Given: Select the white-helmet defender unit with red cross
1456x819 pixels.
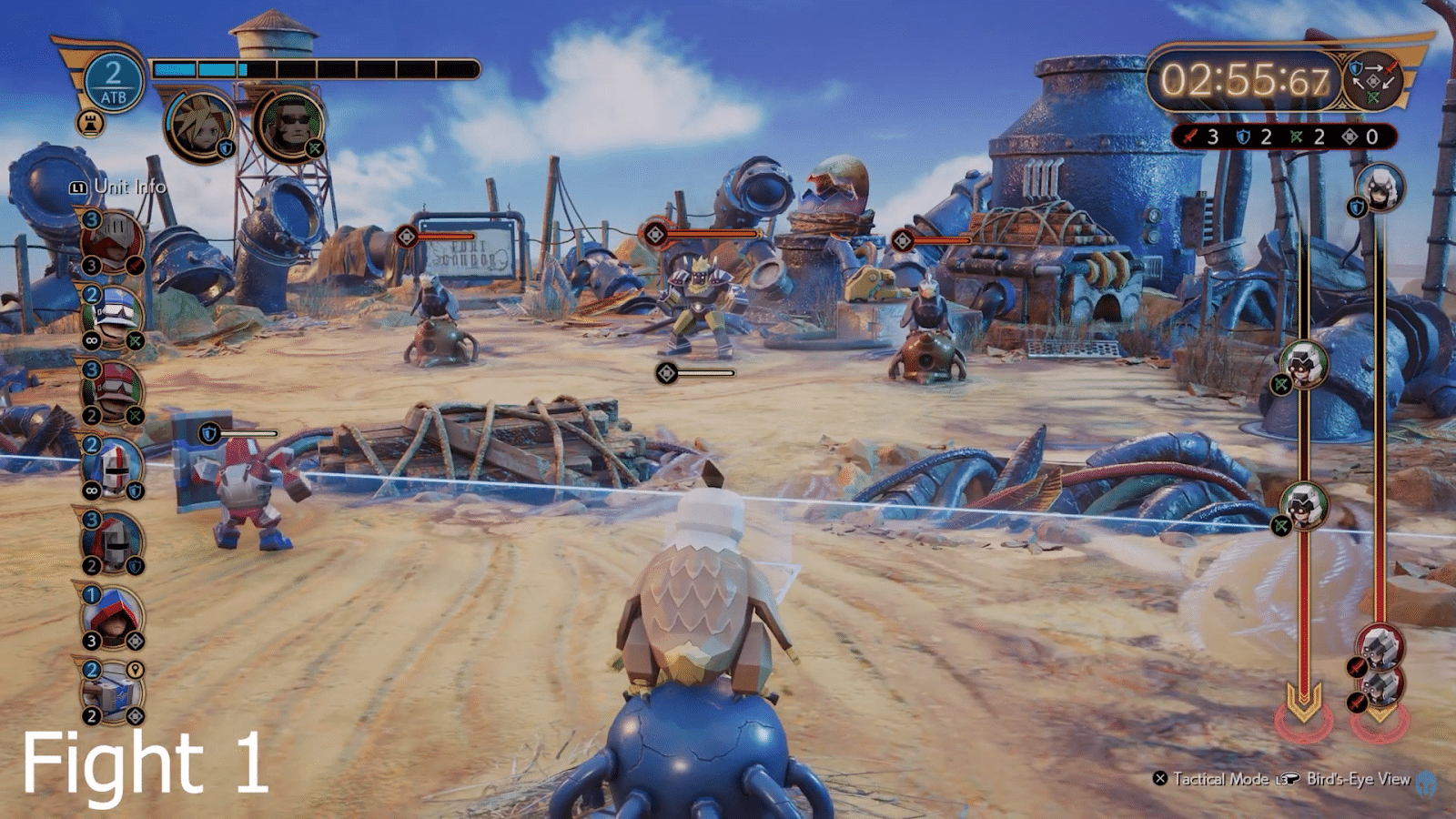Looking at the screenshot, I should 113,468.
